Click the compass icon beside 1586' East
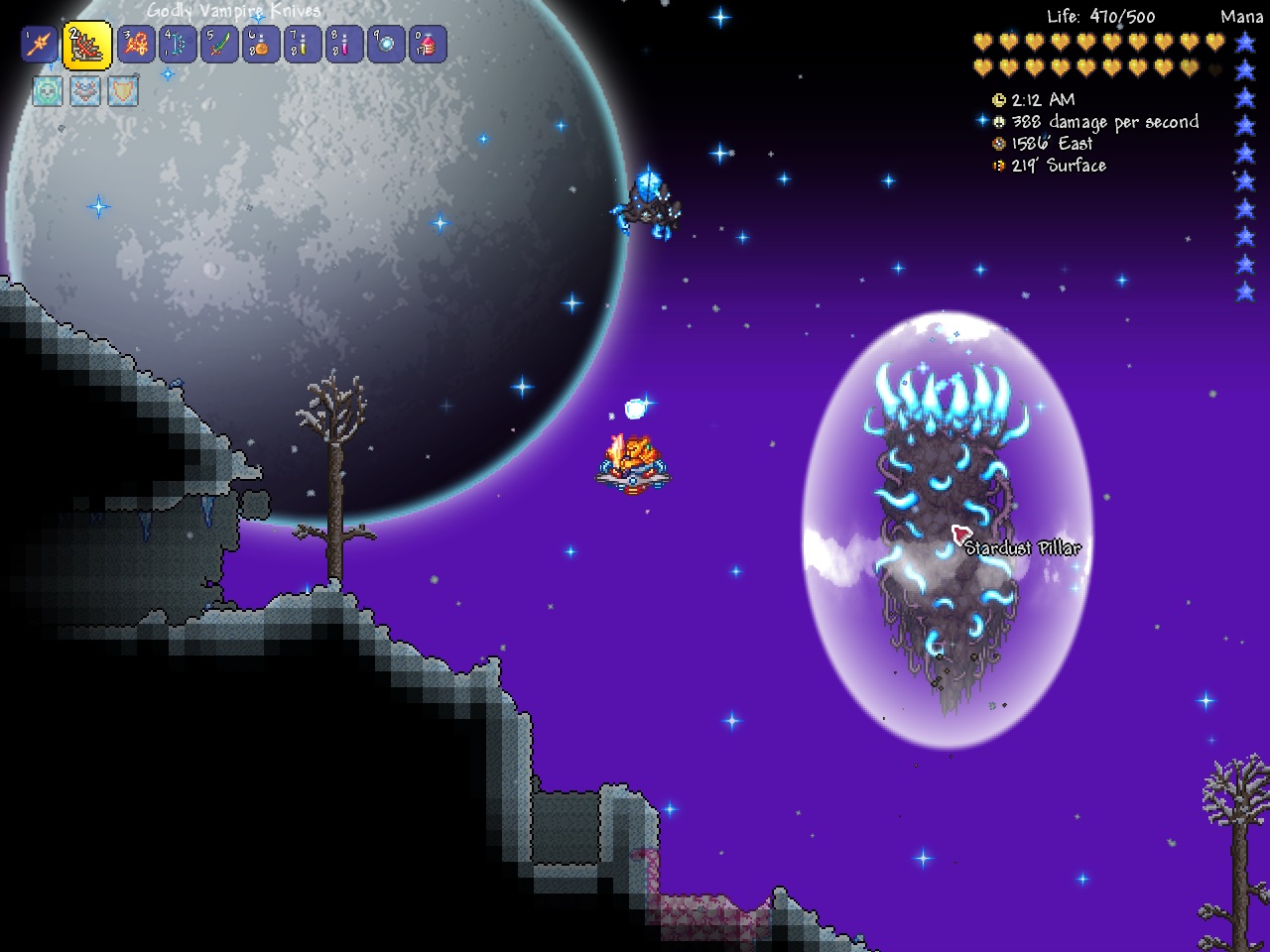The width and height of the screenshot is (1270, 952). tap(997, 143)
